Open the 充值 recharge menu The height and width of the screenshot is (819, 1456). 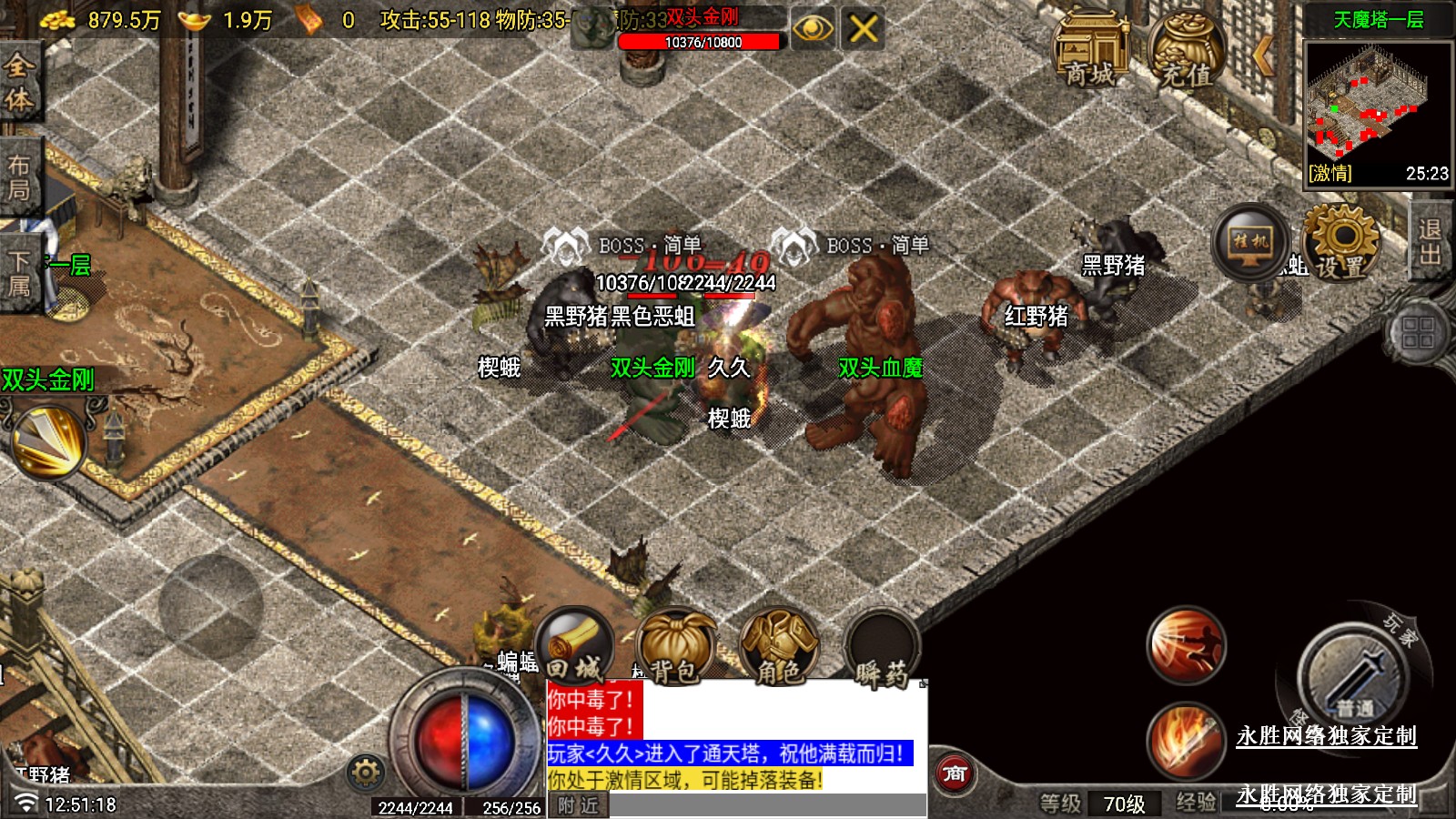(x=1186, y=50)
